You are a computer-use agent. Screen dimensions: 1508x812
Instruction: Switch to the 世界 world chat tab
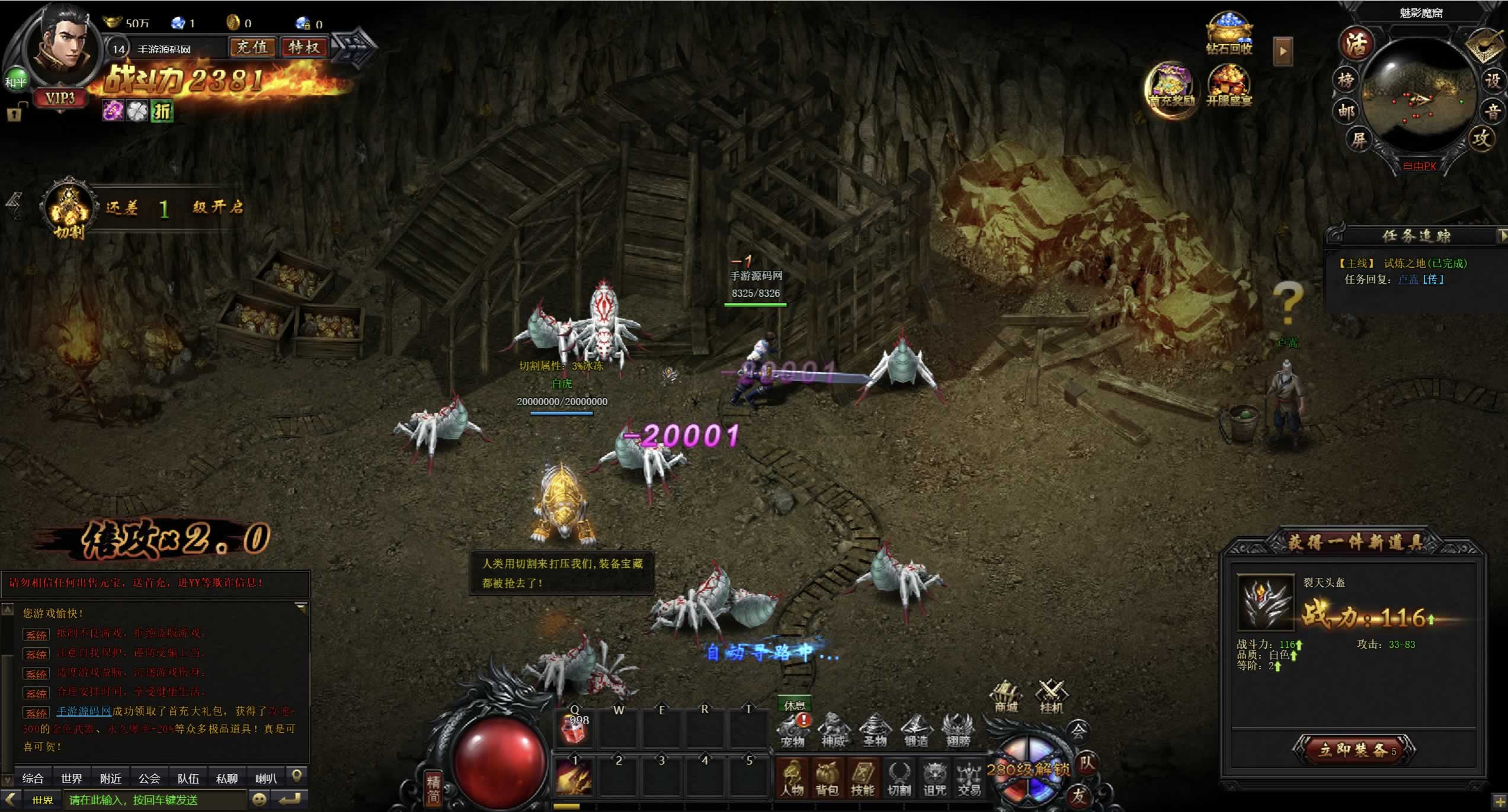coord(72,778)
